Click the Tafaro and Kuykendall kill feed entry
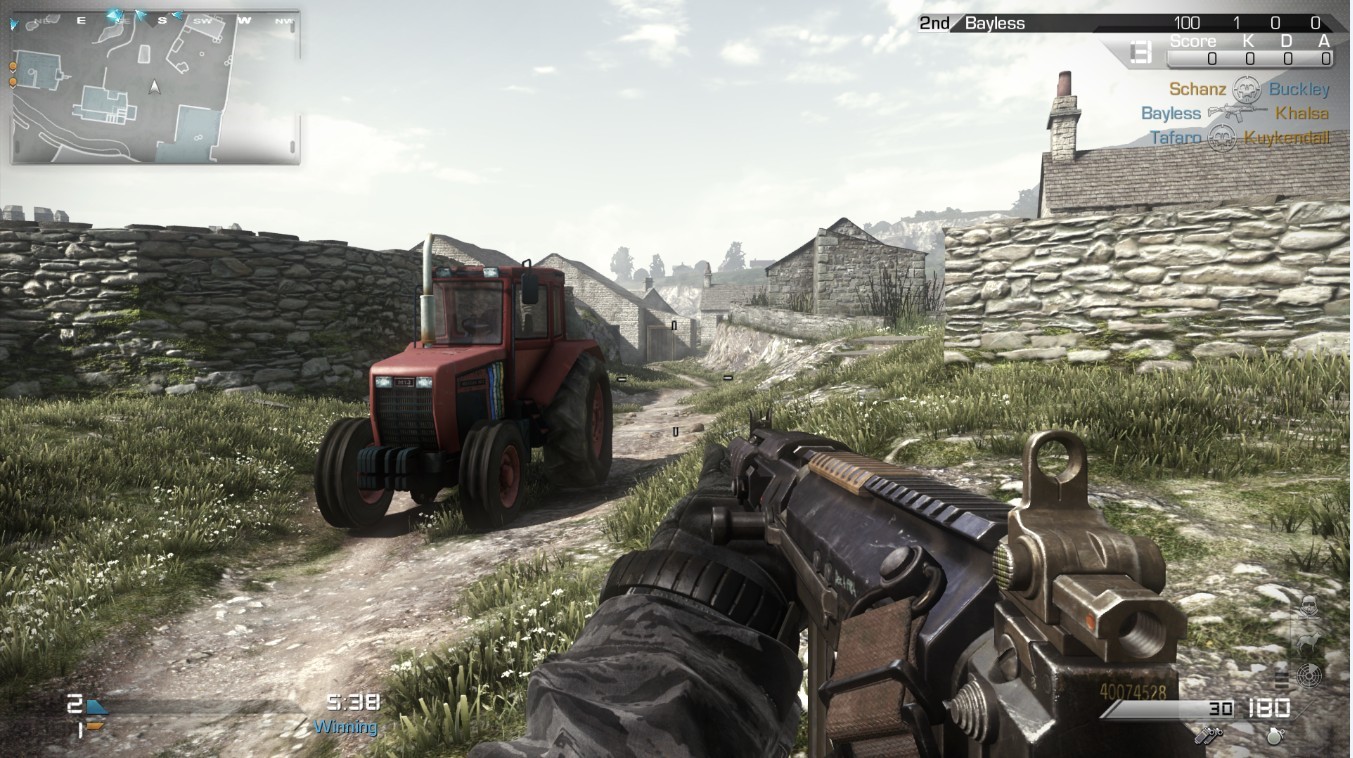Image resolution: width=1353 pixels, height=758 pixels. pyautogui.click(x=1239, y=138)
